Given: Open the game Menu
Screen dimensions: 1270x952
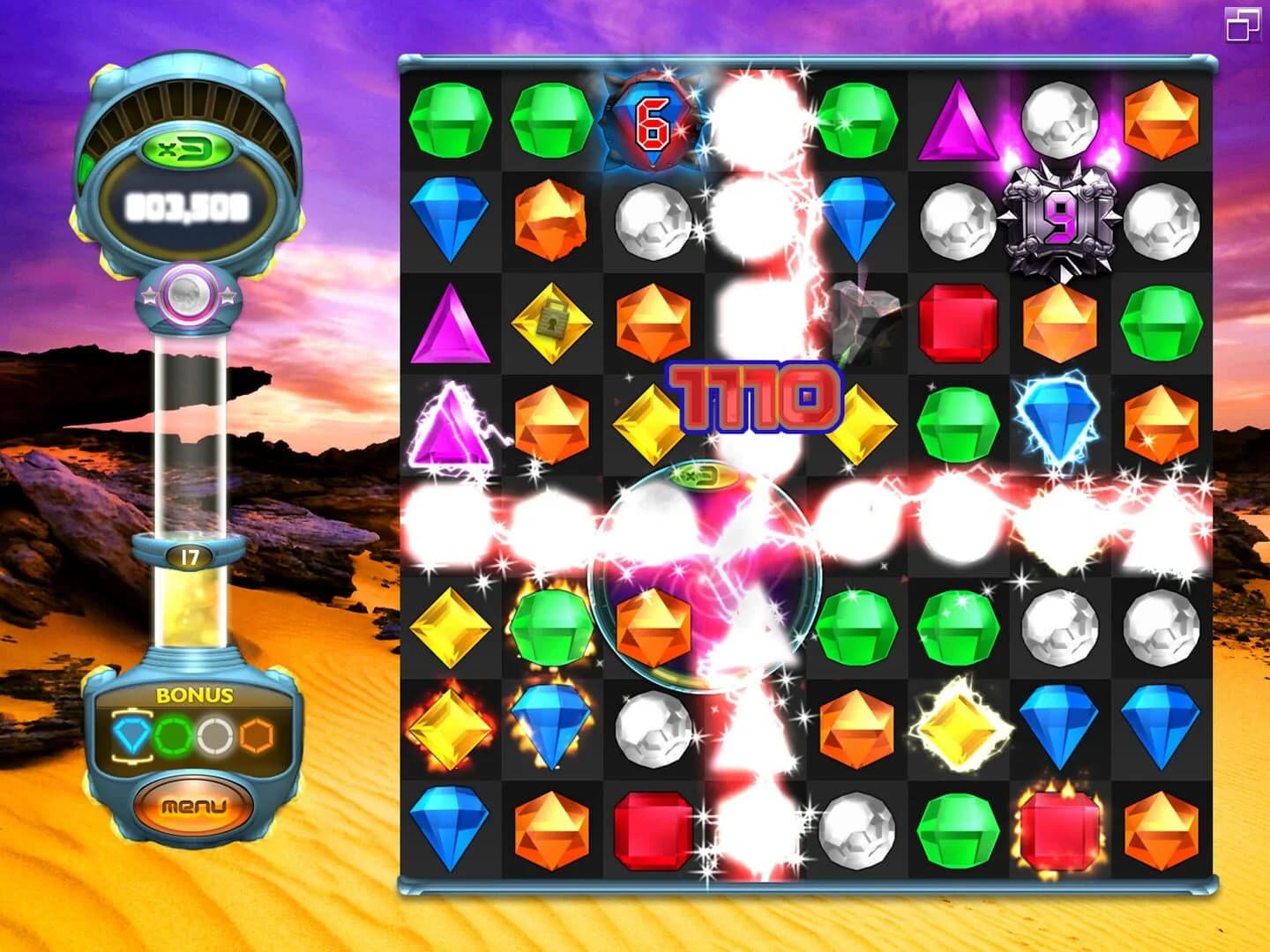Looking at the screenshot, I should pyautogui.click(x=196, y=807).
